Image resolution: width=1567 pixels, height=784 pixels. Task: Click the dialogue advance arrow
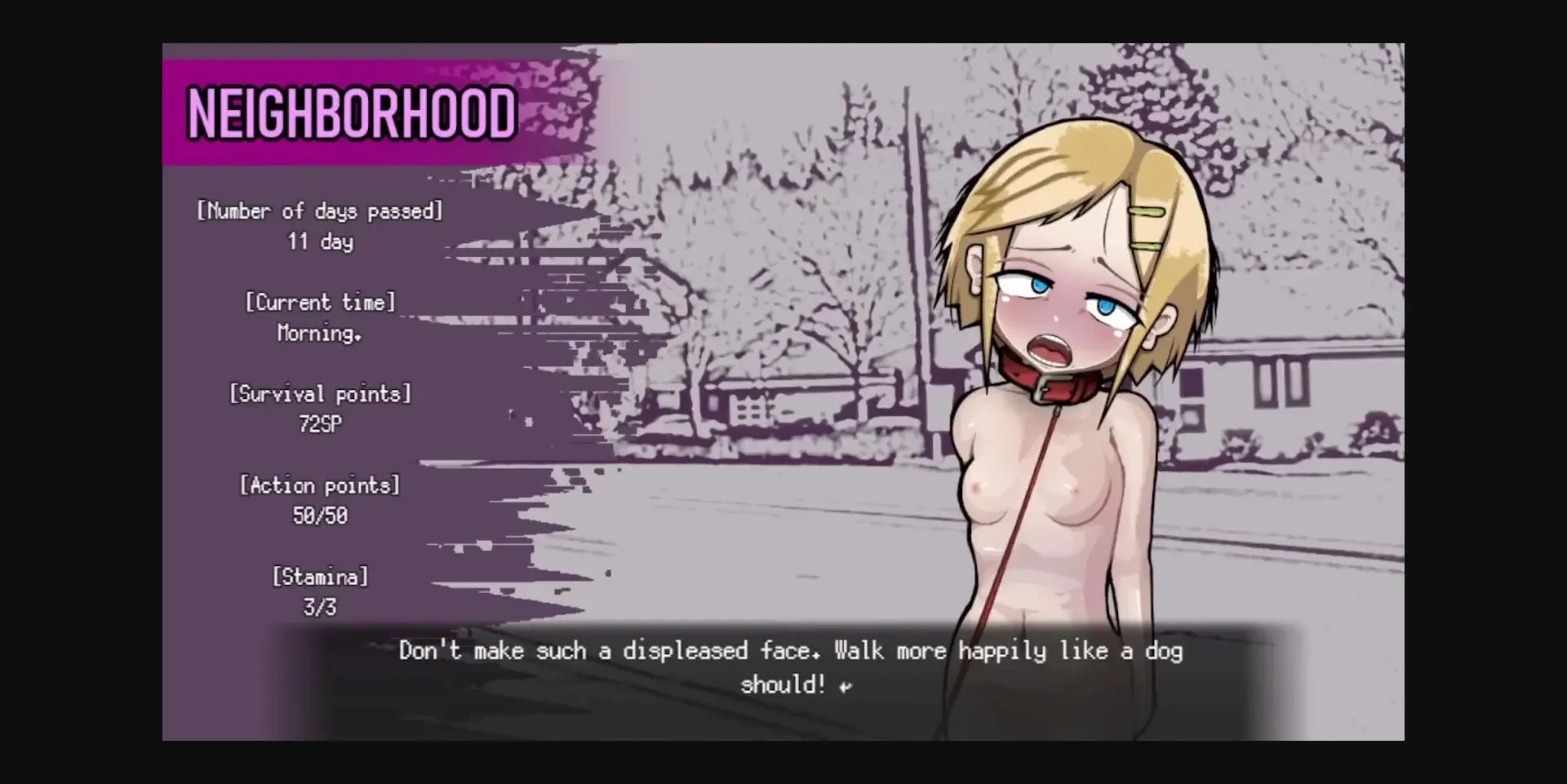(x=845, y=685)
